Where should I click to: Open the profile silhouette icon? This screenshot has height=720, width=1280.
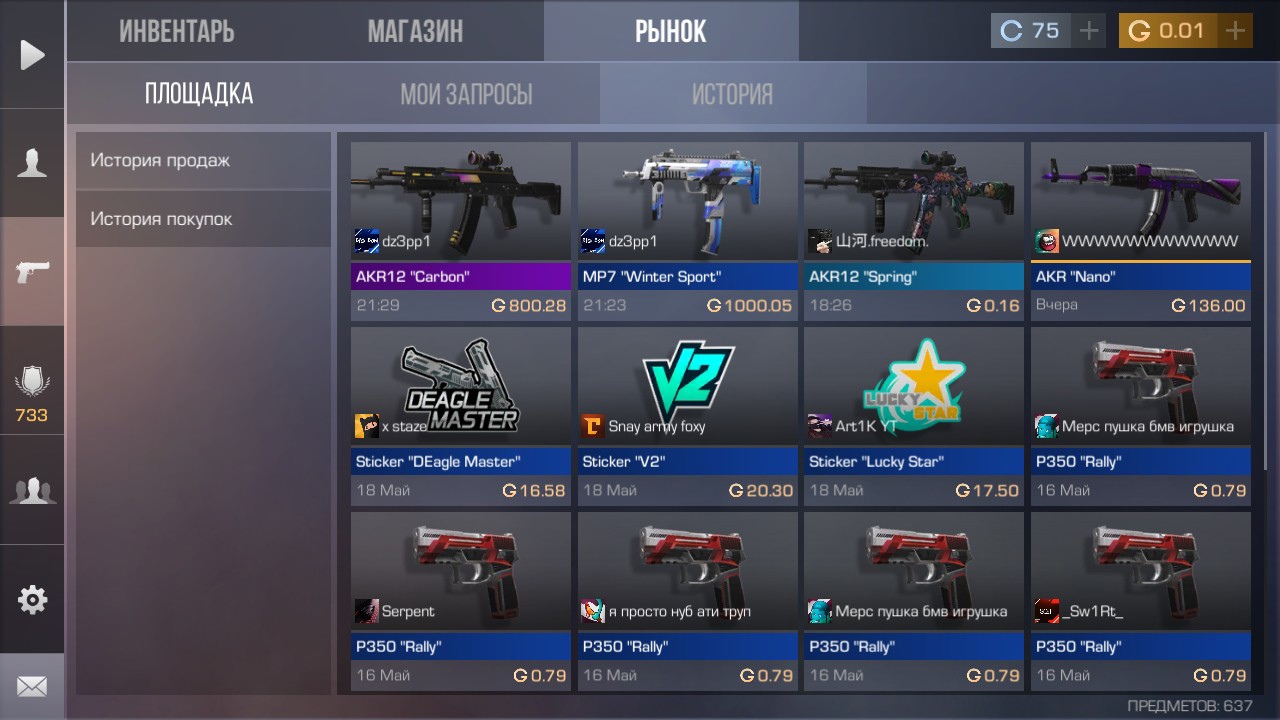[x=32, y=163]
